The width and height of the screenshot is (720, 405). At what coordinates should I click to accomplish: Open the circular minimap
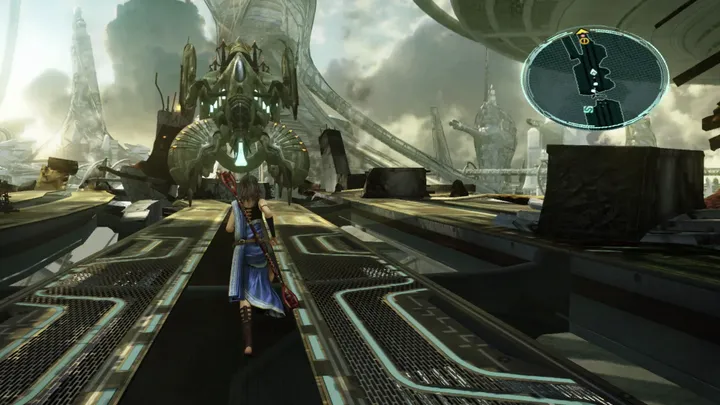point(595,78)
